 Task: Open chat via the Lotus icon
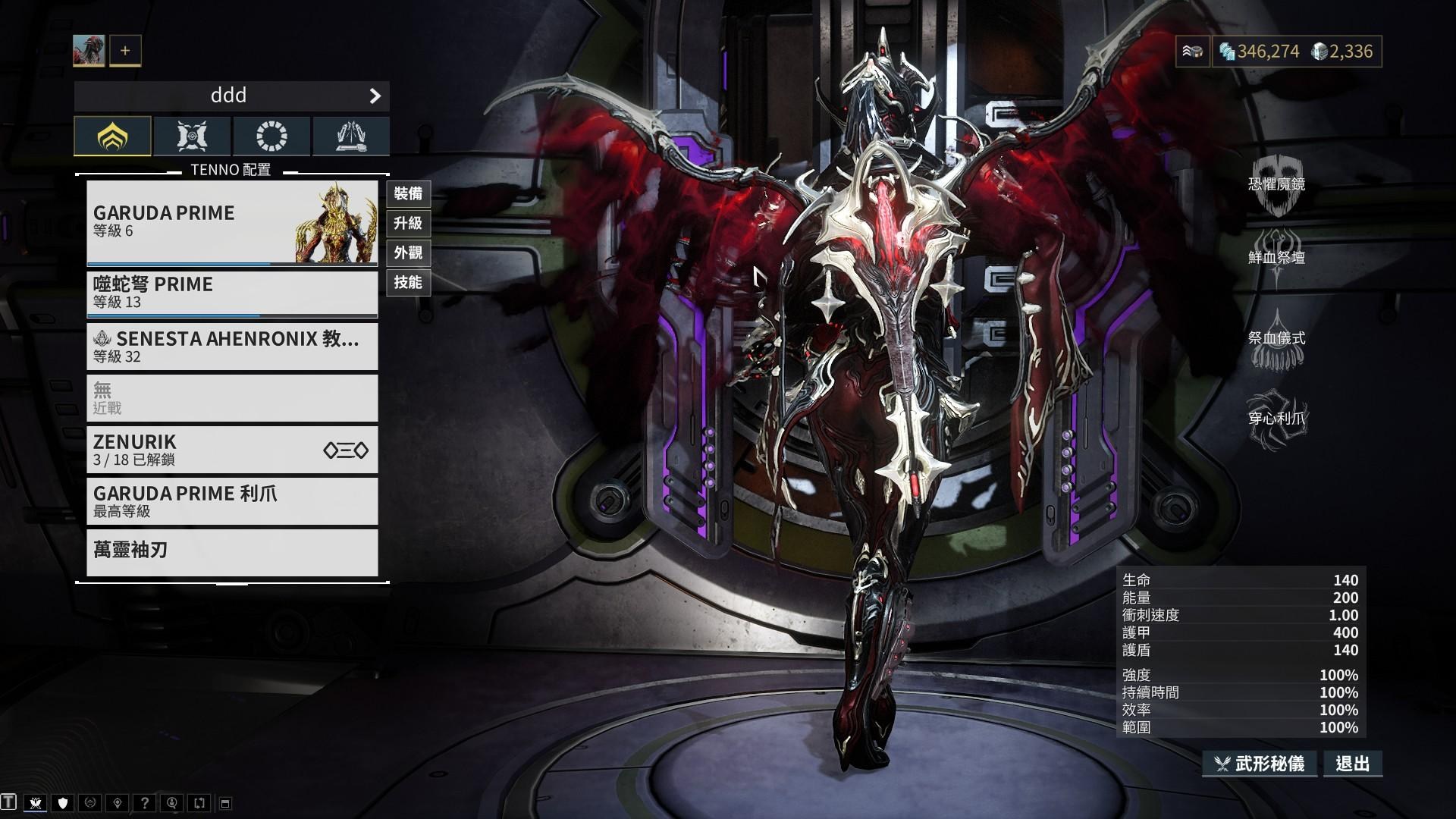(36, 802)
